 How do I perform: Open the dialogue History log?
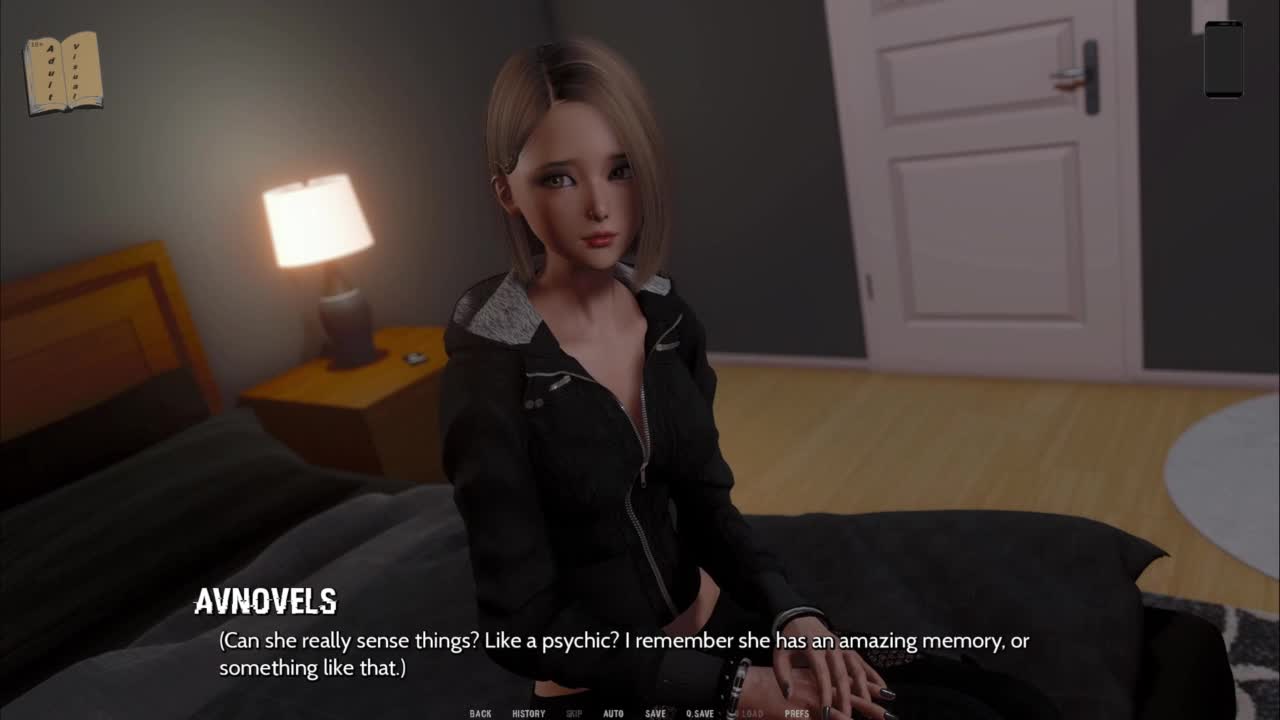coord(528,713)
